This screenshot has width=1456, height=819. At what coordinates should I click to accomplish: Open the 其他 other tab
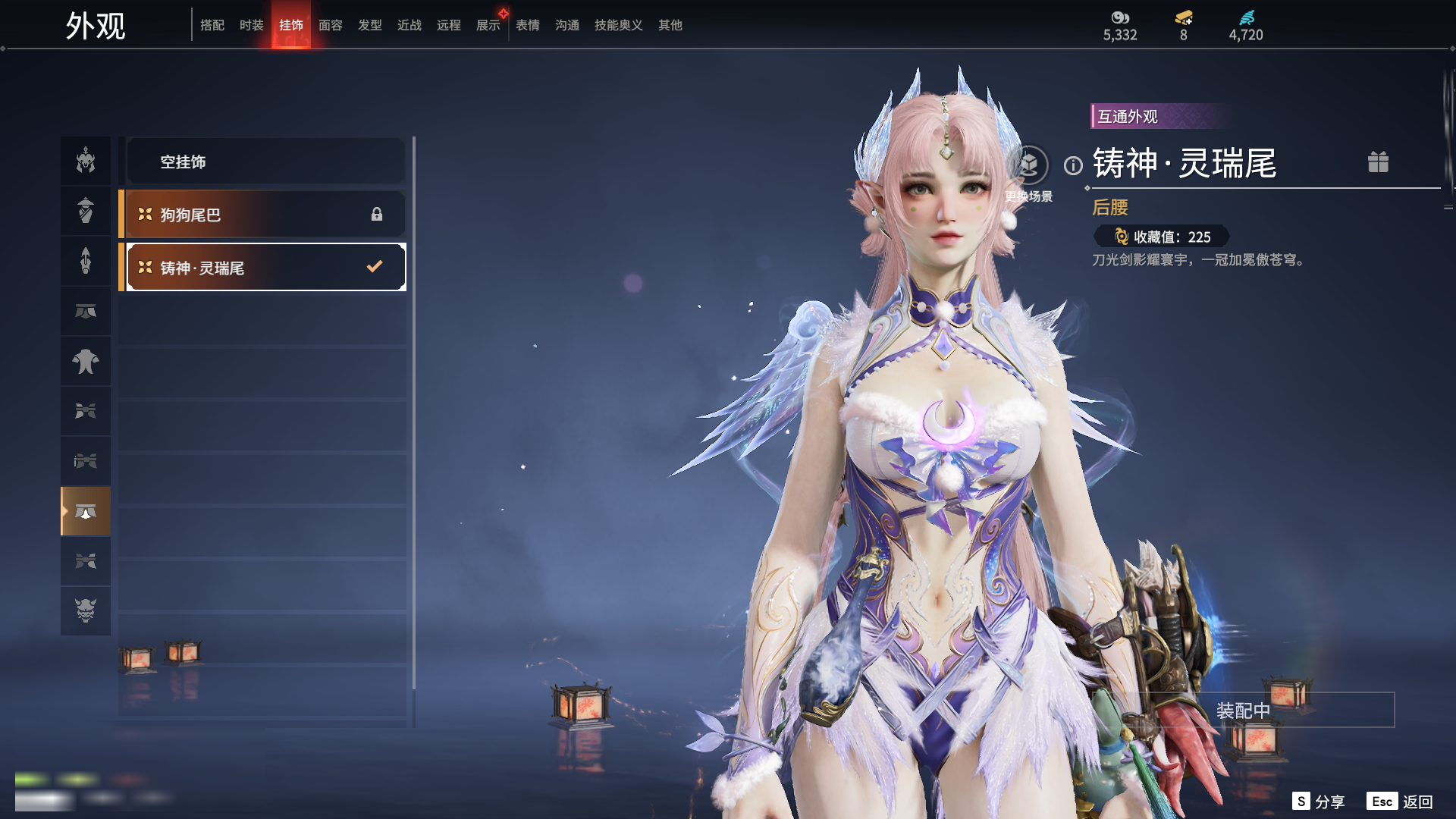point(670,25)
